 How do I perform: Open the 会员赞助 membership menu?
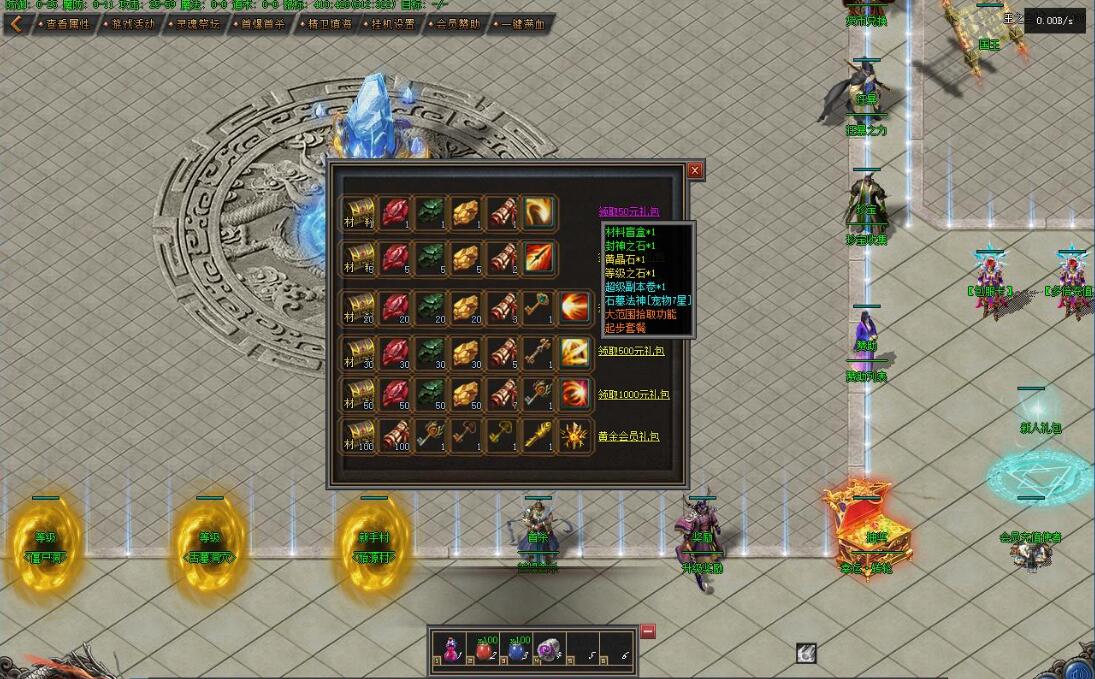pyautogui.click(x=458, y=24)
